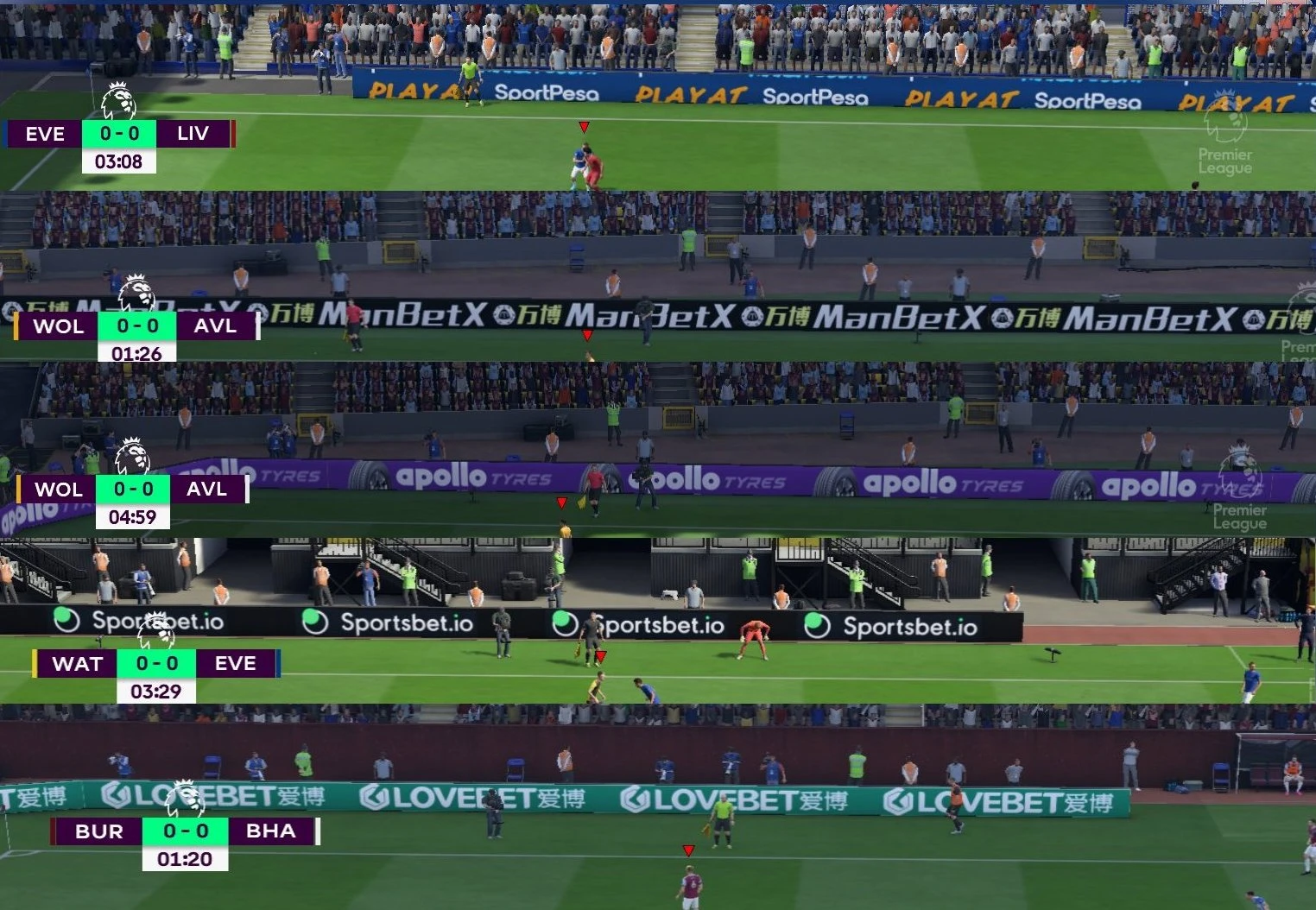Select the EVE team label on the top scoreboard
The image size is (1316, 910).
(x=44, y=135)
